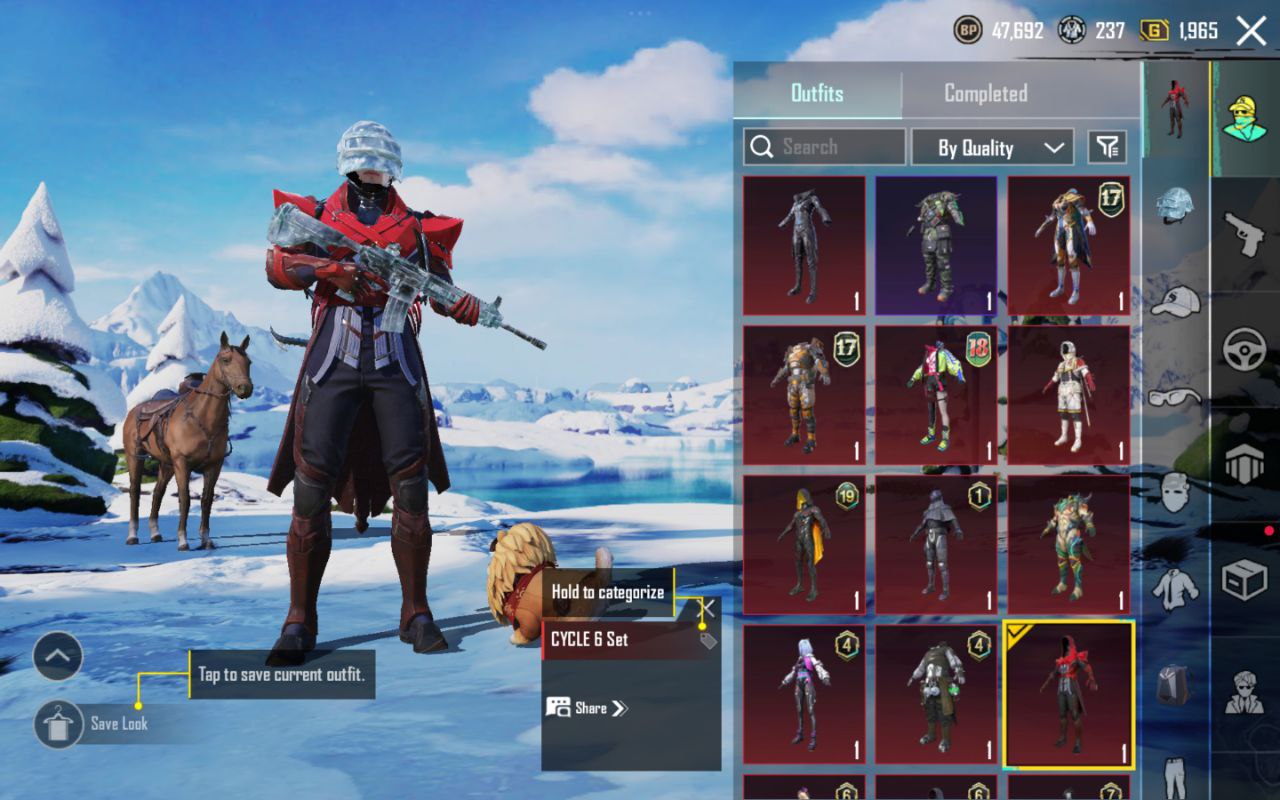Click the outfit Search field
1280x800 pixels.
click(x=825, y=148)
